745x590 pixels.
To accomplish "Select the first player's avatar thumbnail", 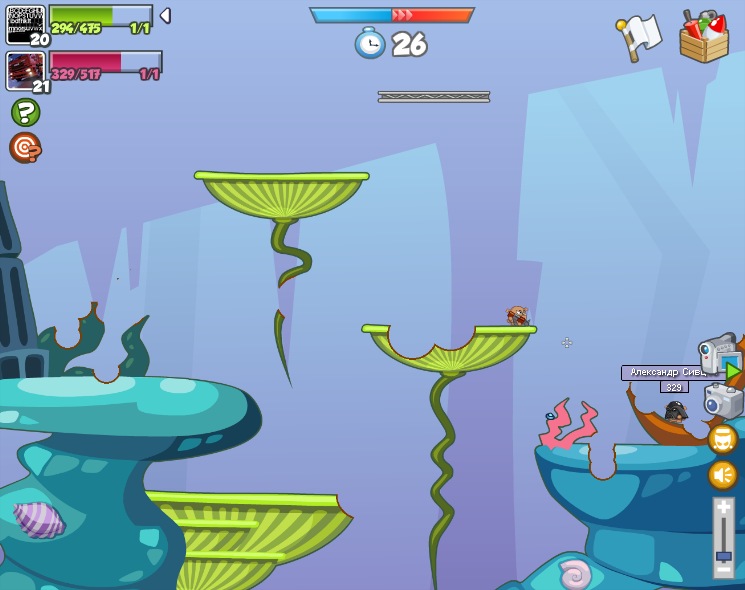I will click(25, 24).
